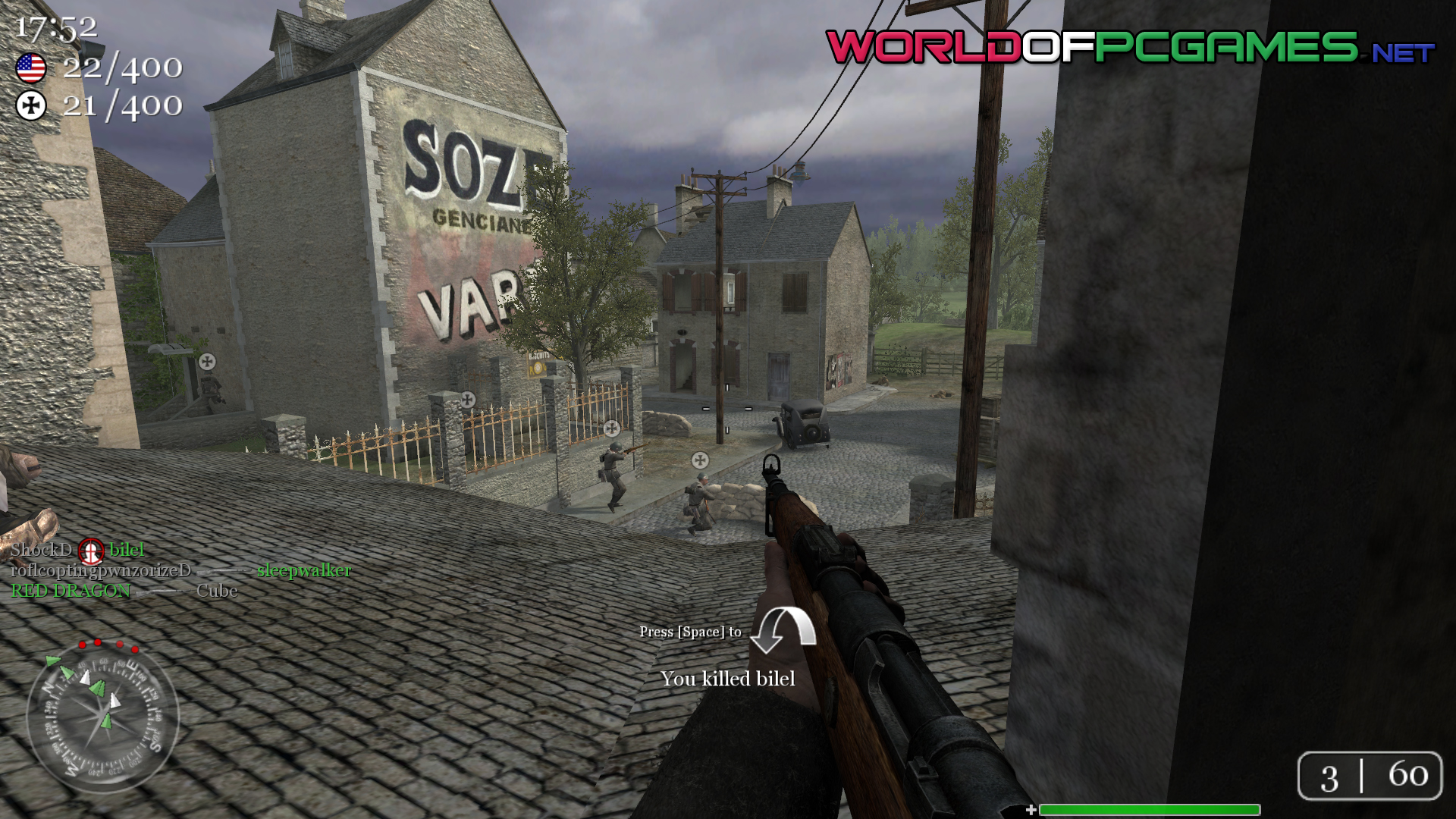Click the mantle arrow icon
This screenshot has height=819, width=1456.
click(783, 629)
